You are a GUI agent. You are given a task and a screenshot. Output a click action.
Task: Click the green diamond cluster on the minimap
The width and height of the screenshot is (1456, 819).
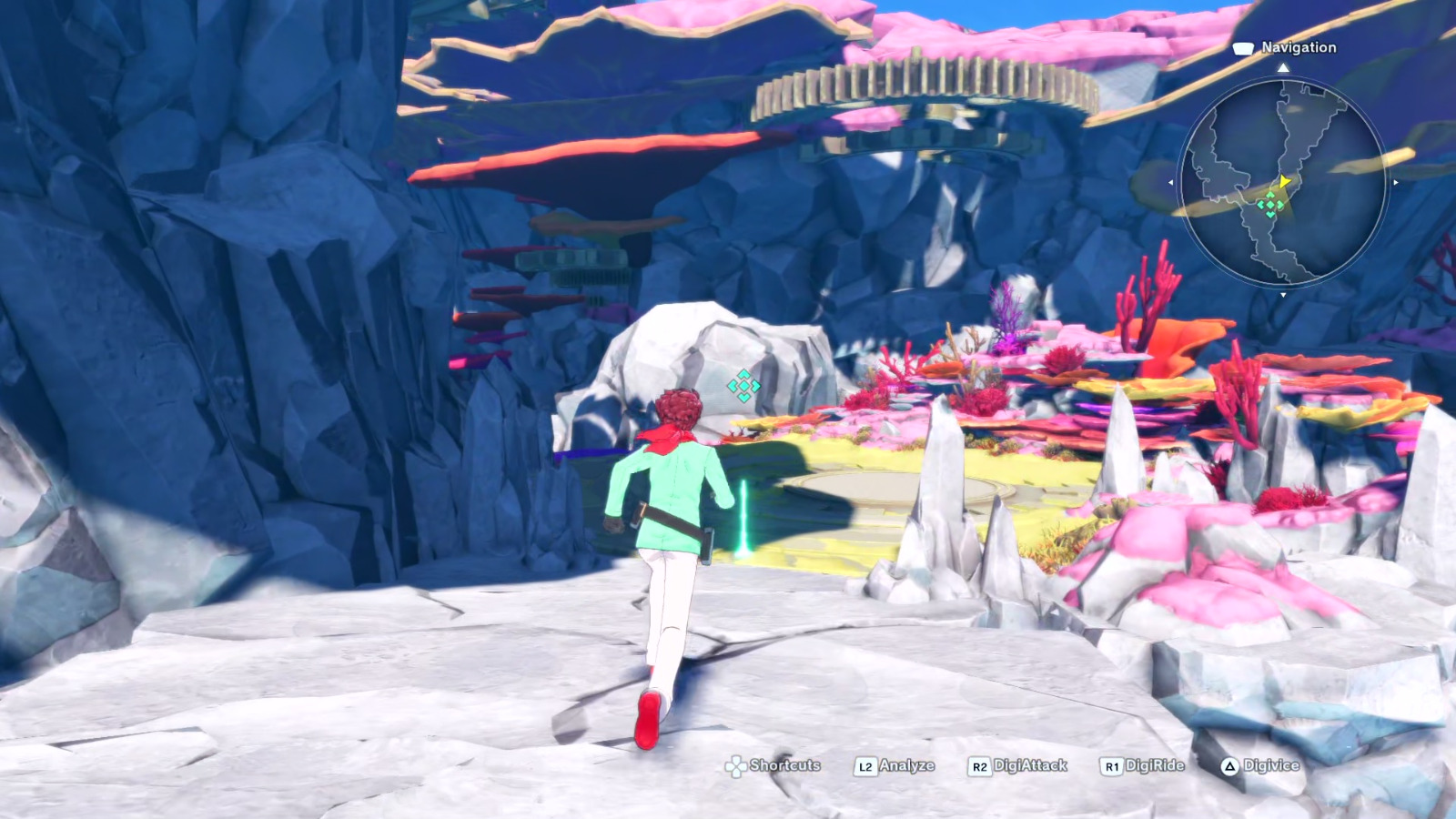coord(1270,204)
